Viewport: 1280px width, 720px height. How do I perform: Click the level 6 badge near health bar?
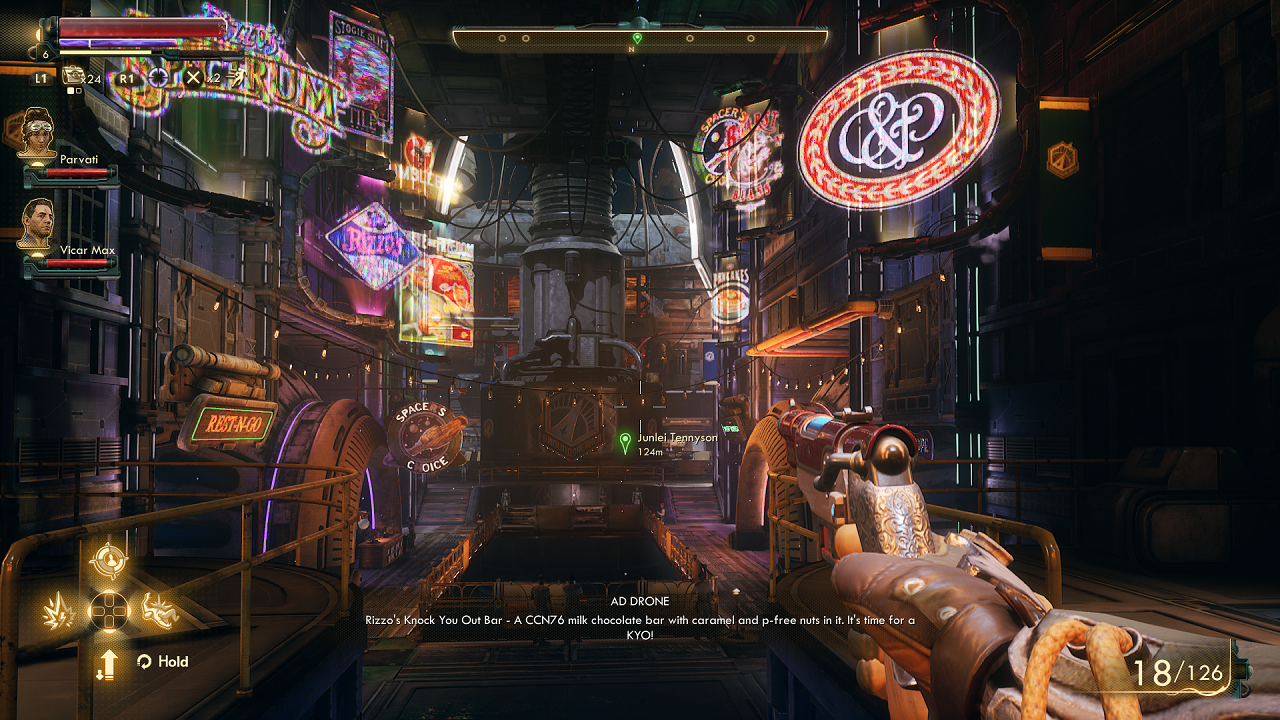(45, 53)
